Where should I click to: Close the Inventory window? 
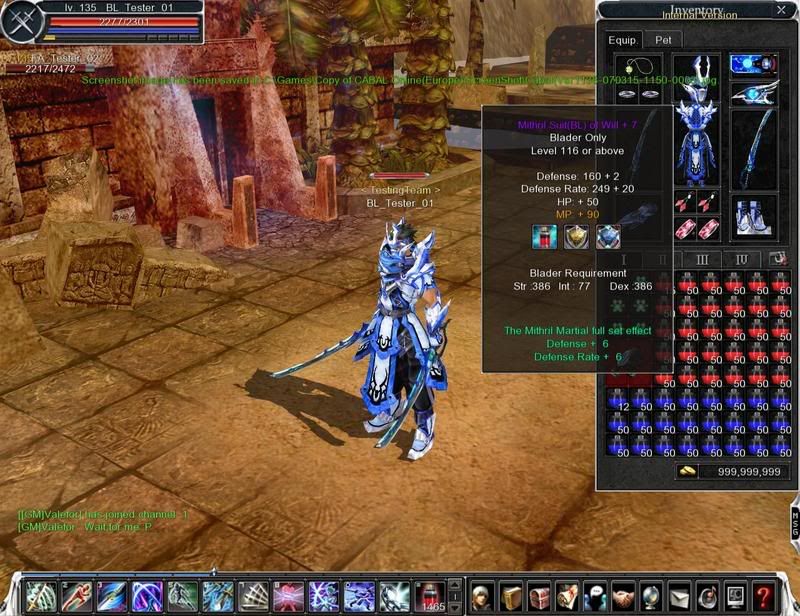point(781,11)
